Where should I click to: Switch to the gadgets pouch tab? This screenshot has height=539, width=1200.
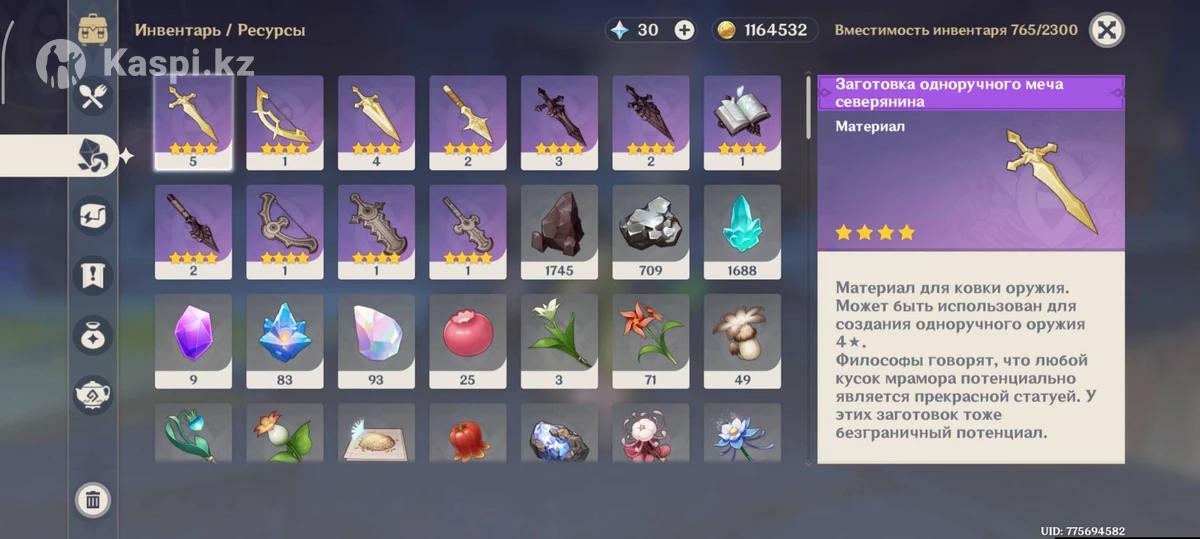click(x=93, y=334)
